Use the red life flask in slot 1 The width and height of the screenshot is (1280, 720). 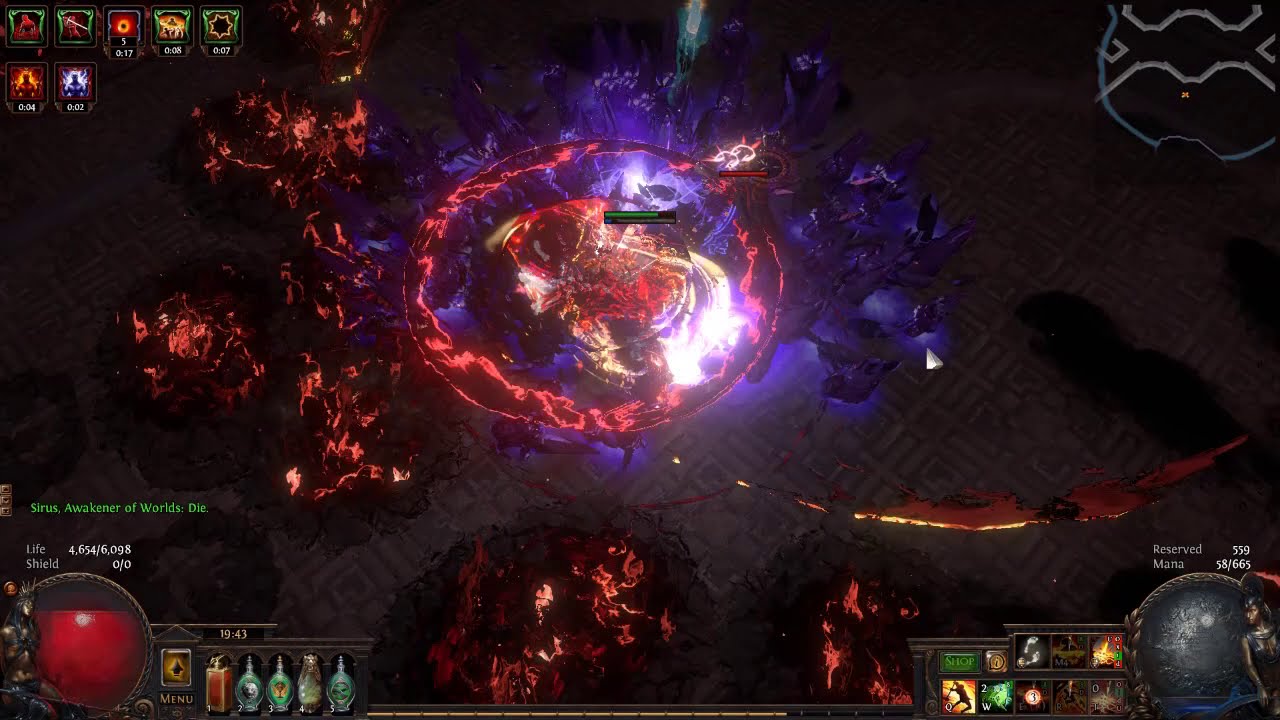coord(219,685)
